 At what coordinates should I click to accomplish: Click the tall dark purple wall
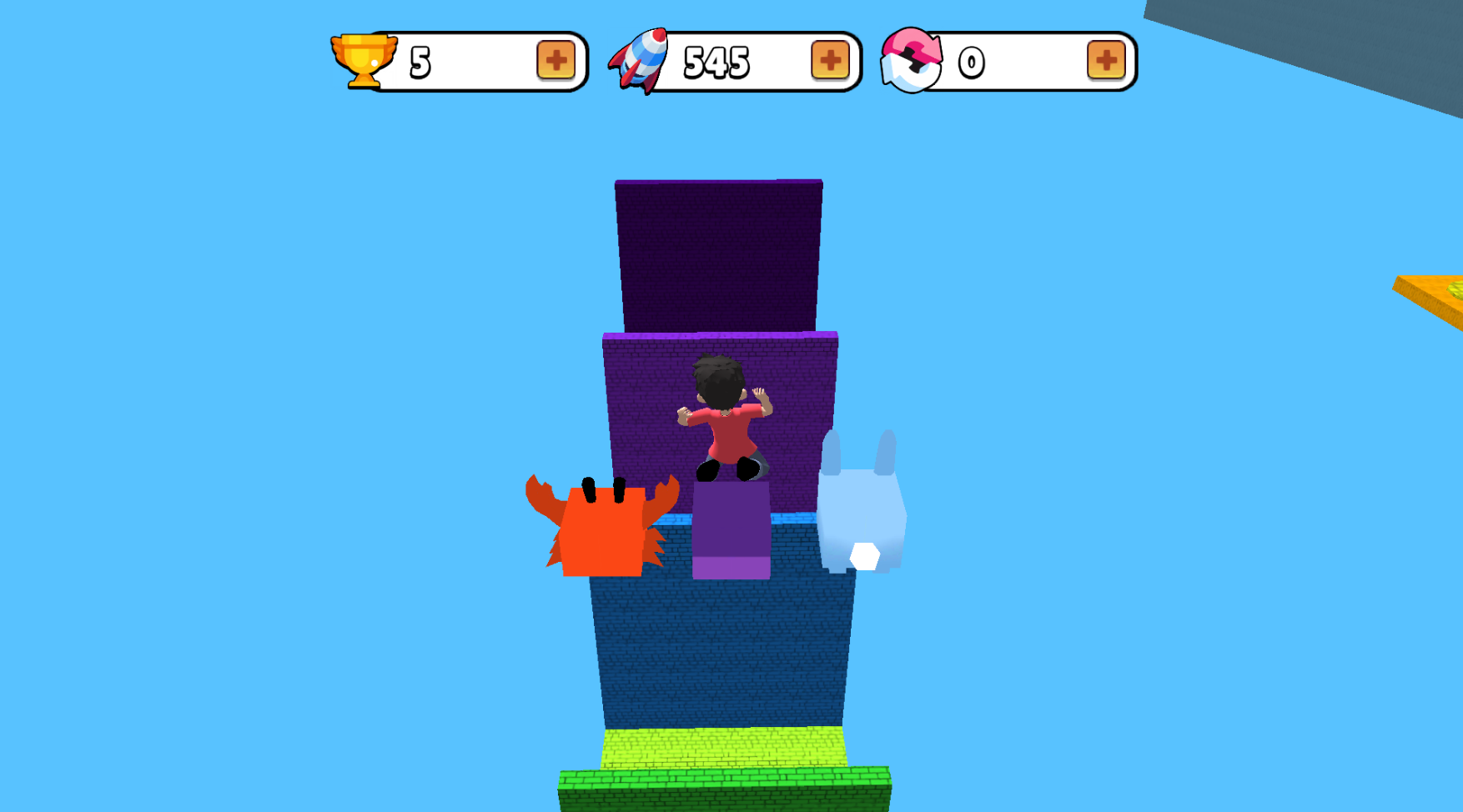coord(717,250)
